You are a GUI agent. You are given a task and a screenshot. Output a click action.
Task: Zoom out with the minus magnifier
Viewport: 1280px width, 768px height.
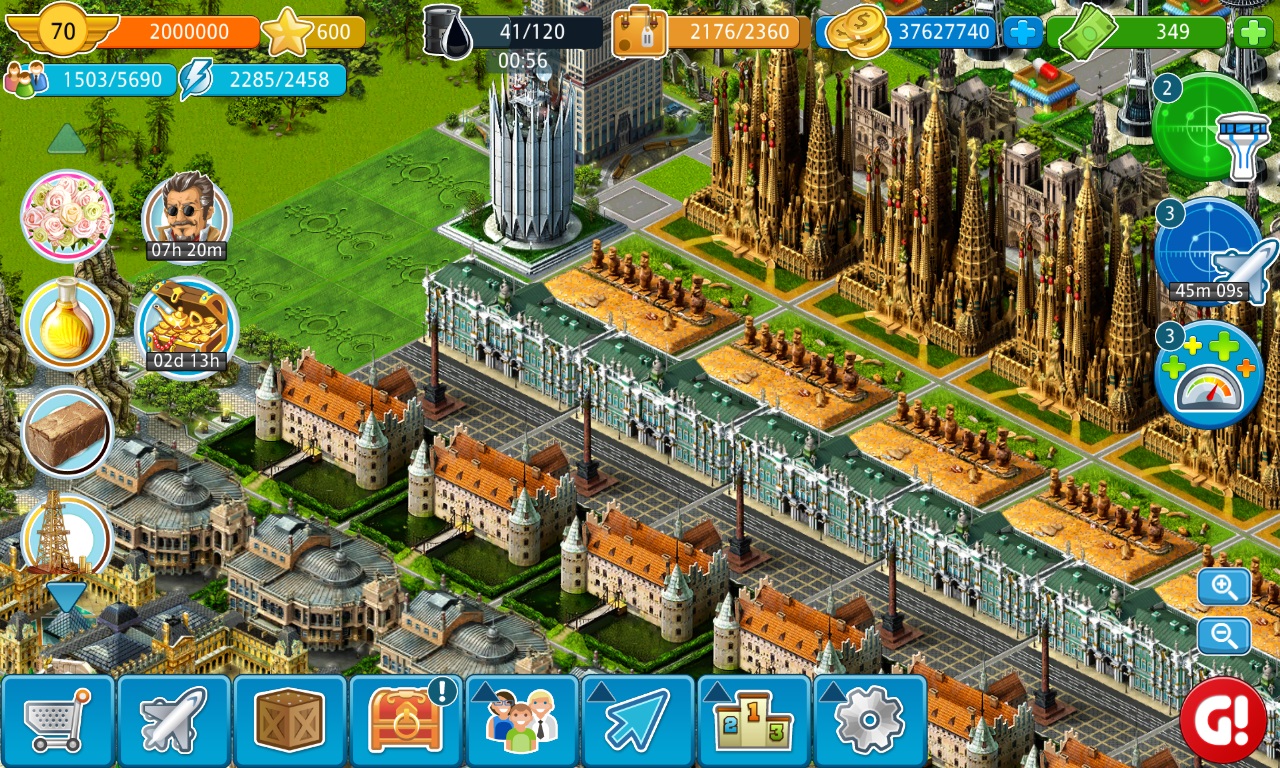click(1224, 636)
